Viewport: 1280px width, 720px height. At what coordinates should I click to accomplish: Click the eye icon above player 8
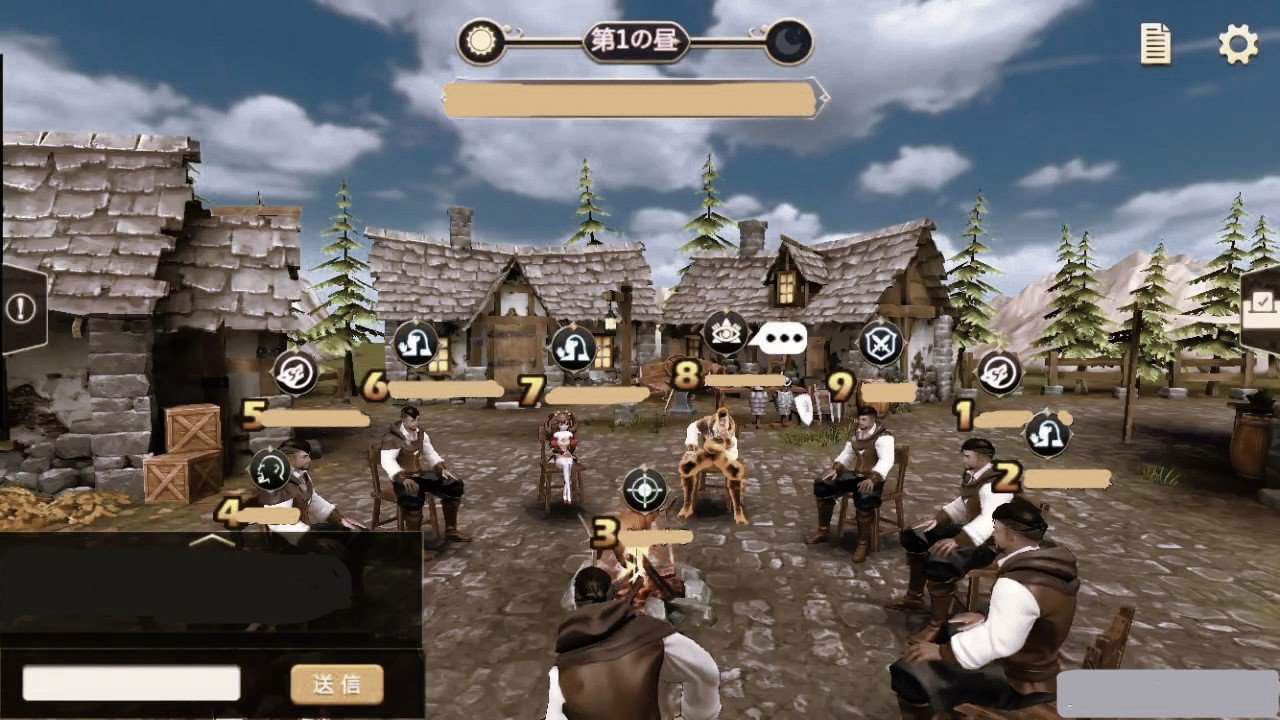(726, 333)
